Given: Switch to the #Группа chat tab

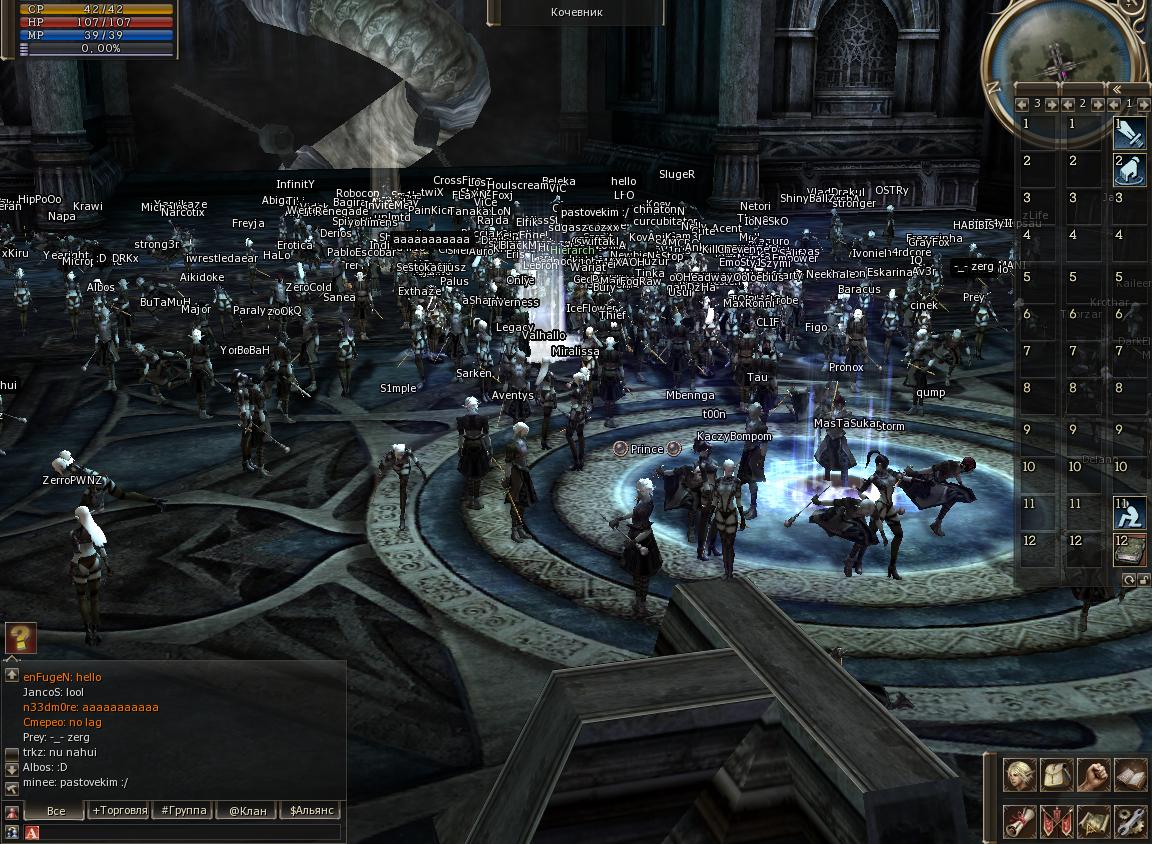Looking at the screenshot, I should (x=184, y=811).
